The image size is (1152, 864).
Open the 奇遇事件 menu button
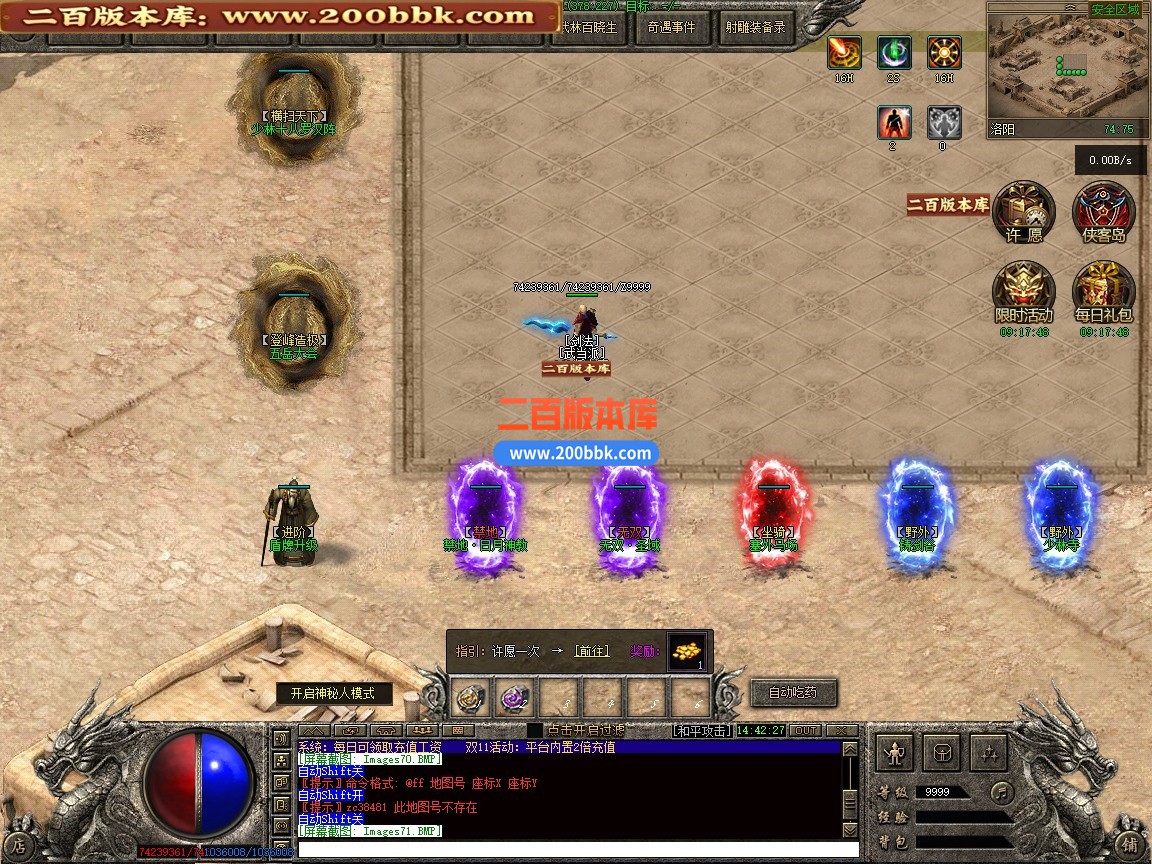pyautogui.click(x=671, y=28)
